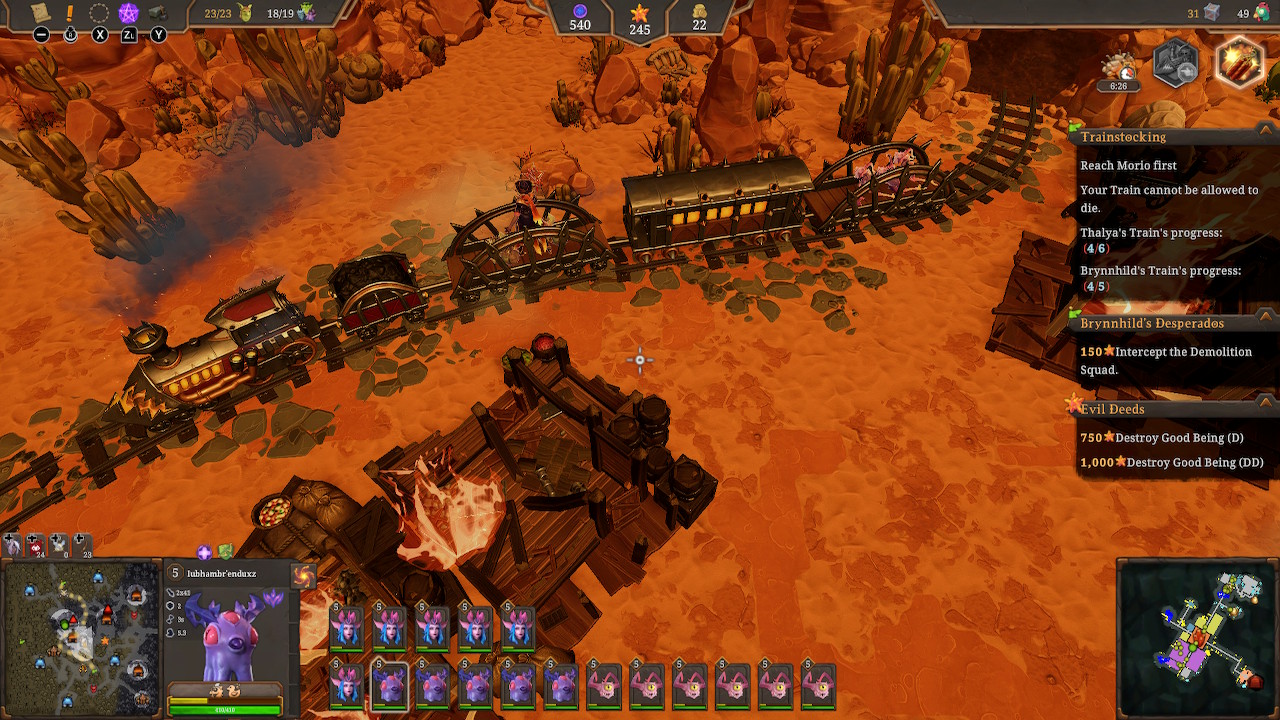Open the purple pentagram spells icon
The height and width of the screenshot is (720, 1280).
point(128,13)
